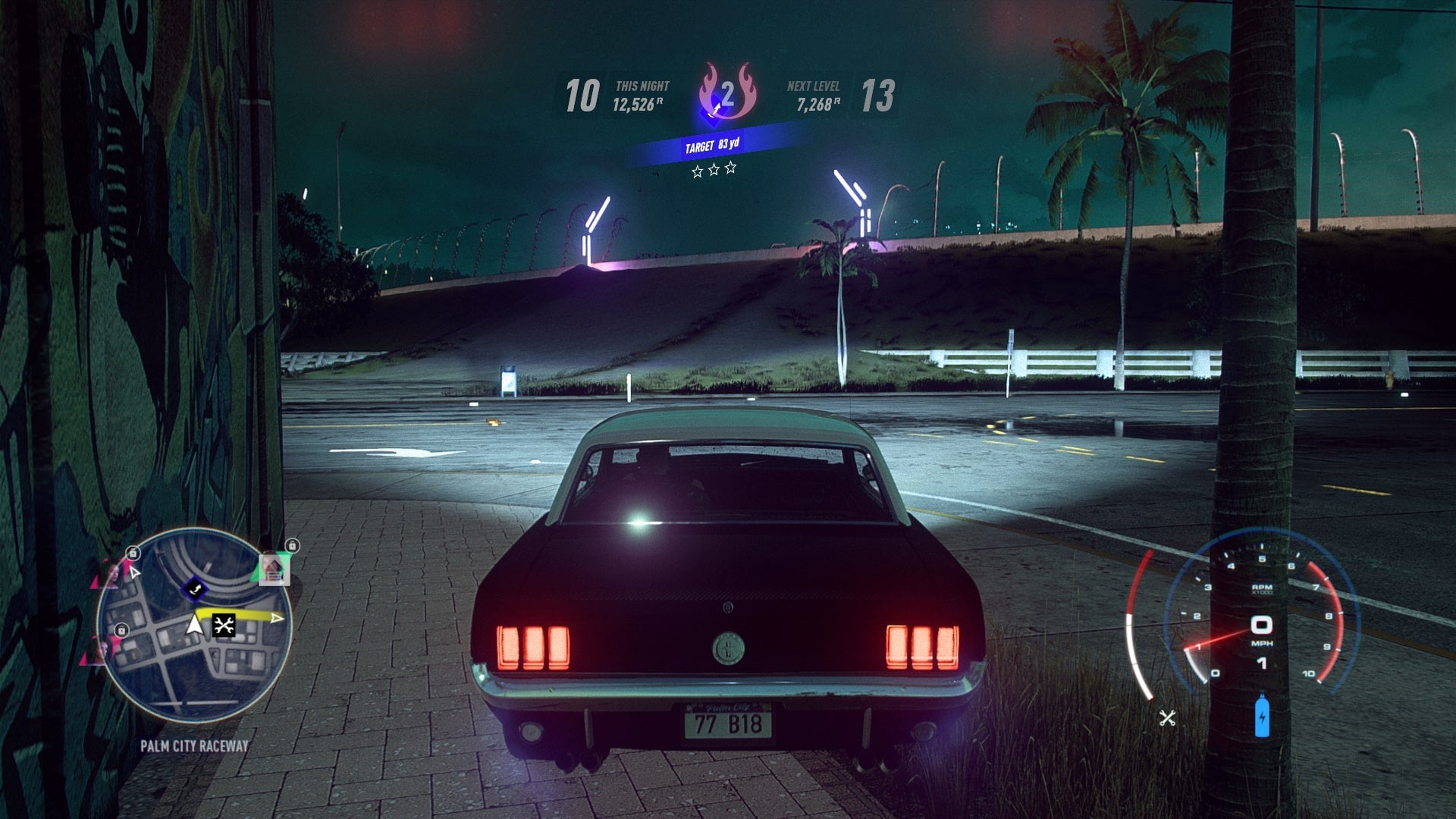Image resolution: width=1456 pixels, height=819 pixels.
Task: Select the lower padlock icon on minimap edge
Action: point(121,630)
